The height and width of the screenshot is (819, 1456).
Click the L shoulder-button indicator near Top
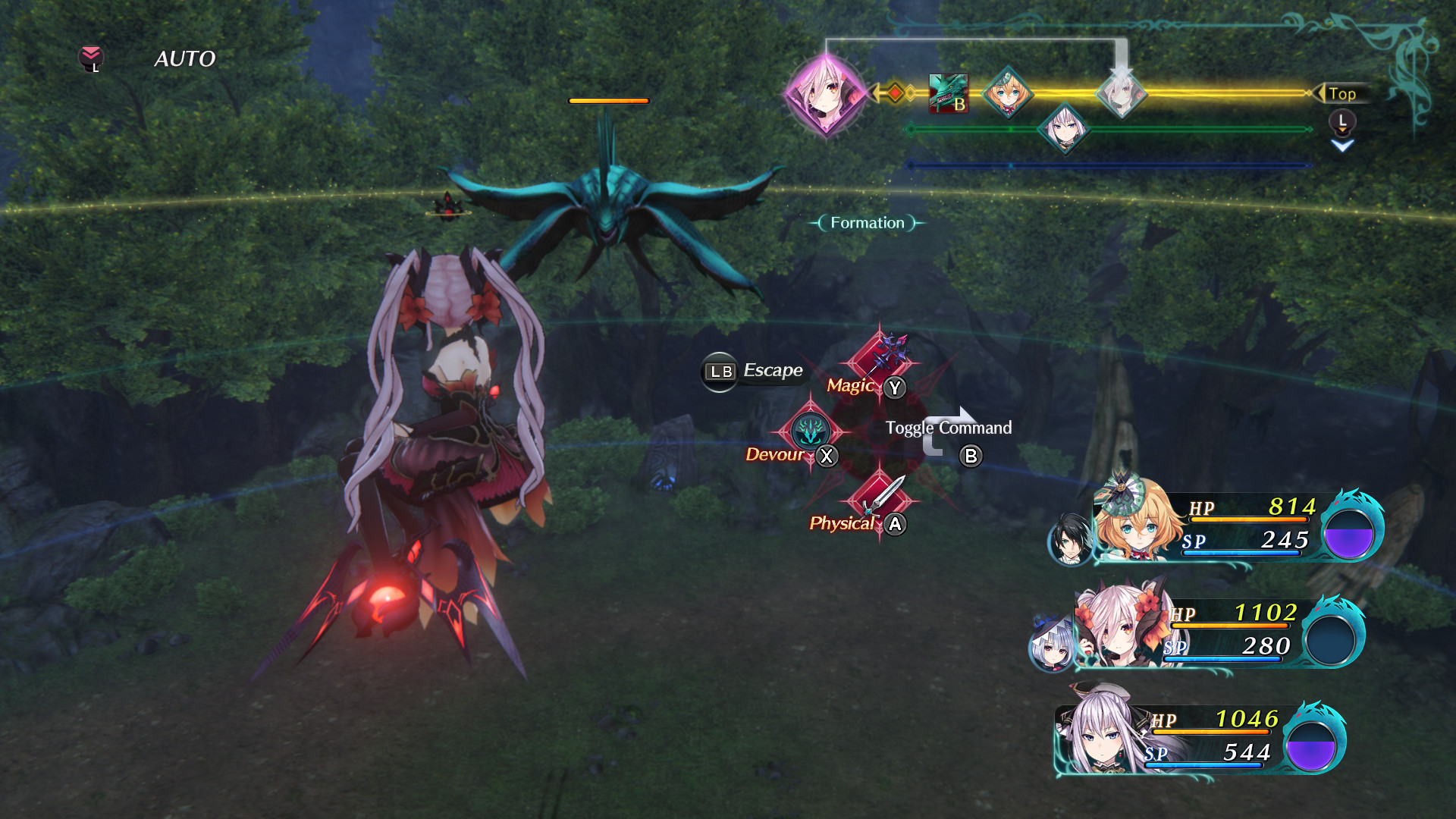(1341, 119)
